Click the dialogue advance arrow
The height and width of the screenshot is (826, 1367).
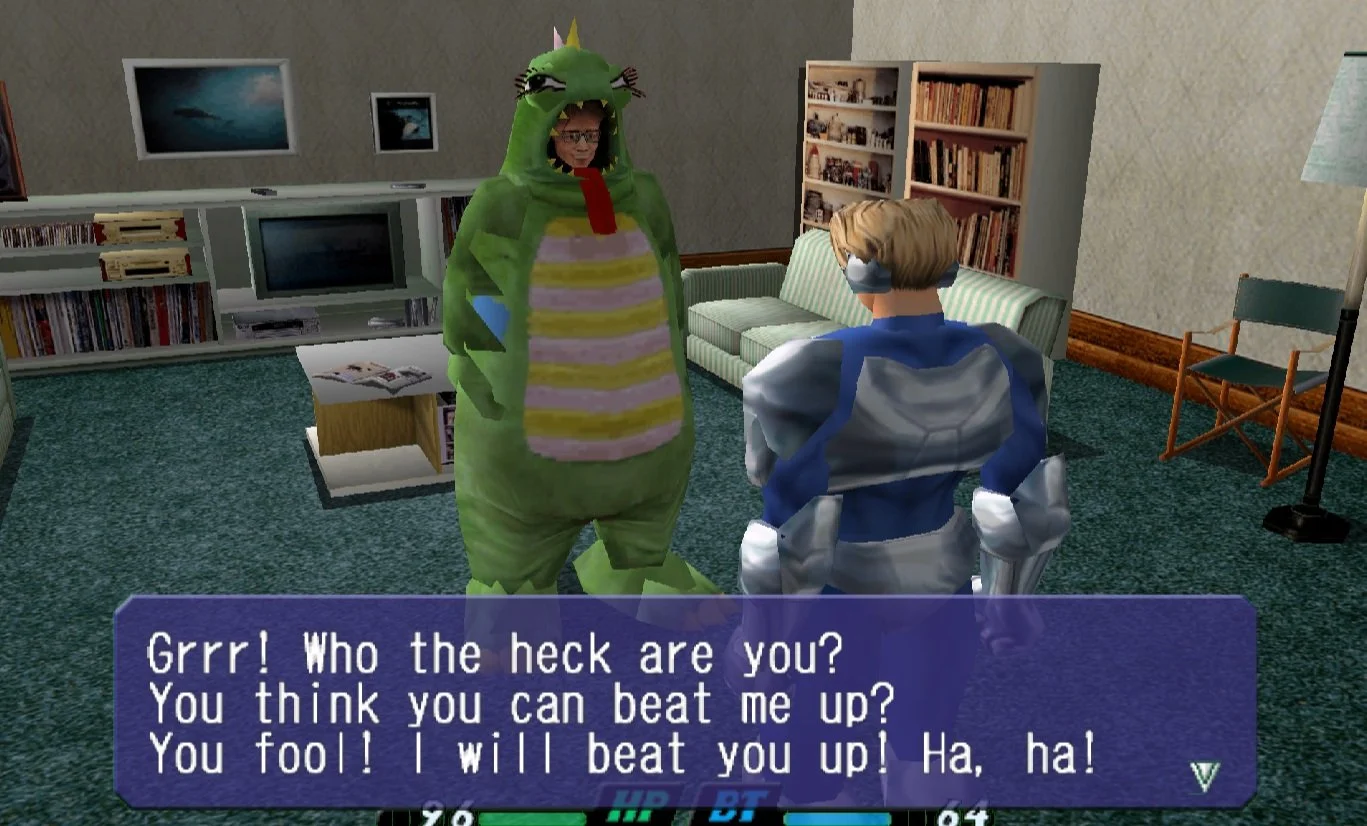tap(1204, 775)
